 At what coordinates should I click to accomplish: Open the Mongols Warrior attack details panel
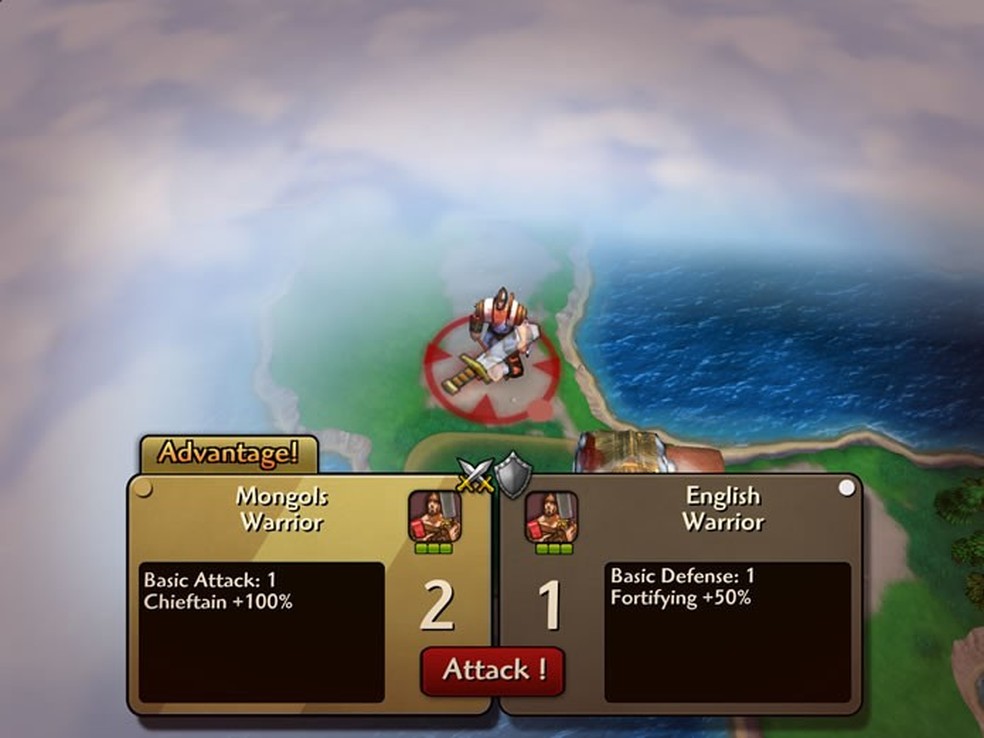click(261, 632)
